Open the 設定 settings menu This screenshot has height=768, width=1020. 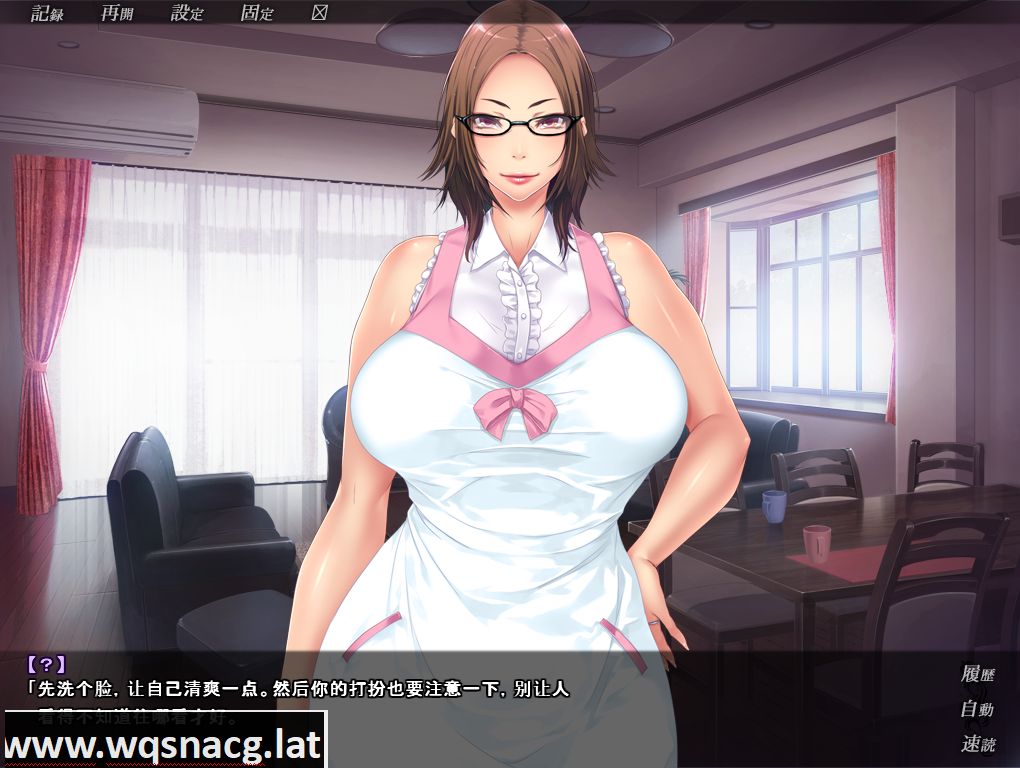(187, 13)
